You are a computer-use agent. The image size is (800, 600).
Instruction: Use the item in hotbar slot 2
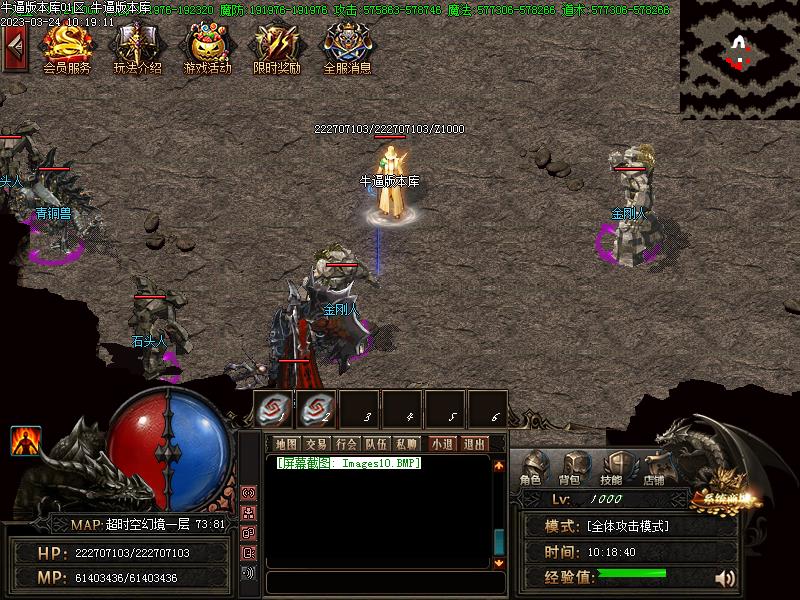[317, 408]
